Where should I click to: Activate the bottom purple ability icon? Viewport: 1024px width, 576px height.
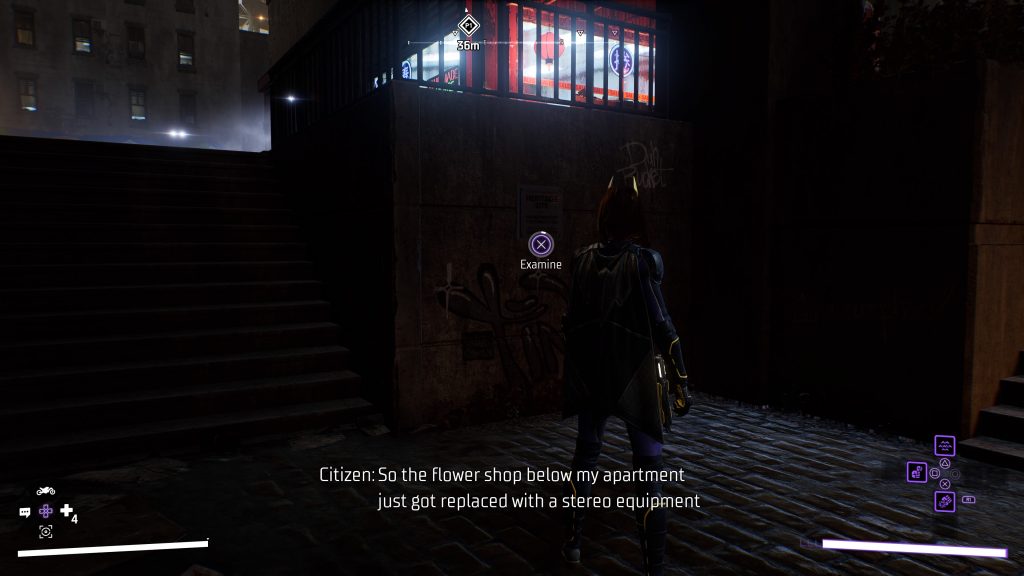945,501
